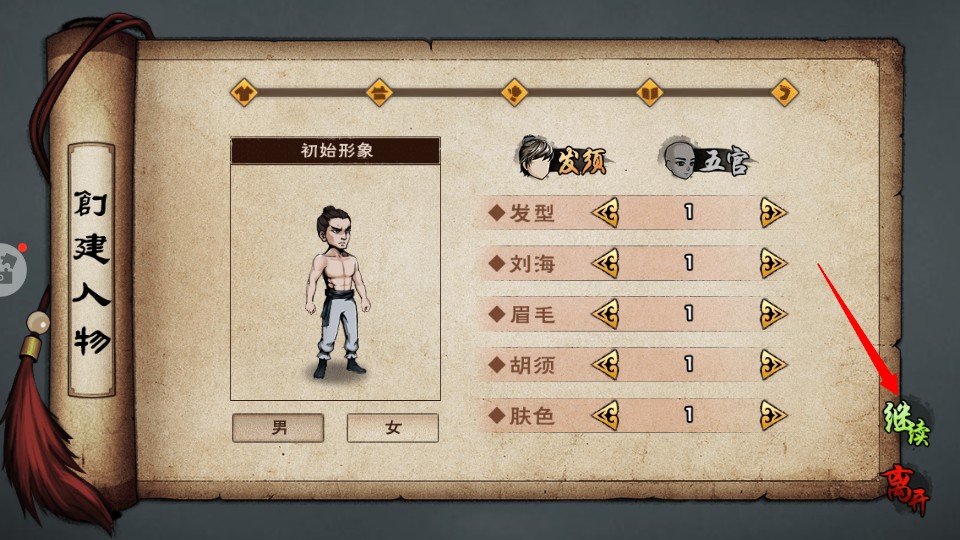
Task: Choose previous 胡须 beard style
Action: click(x=604, y=365)
